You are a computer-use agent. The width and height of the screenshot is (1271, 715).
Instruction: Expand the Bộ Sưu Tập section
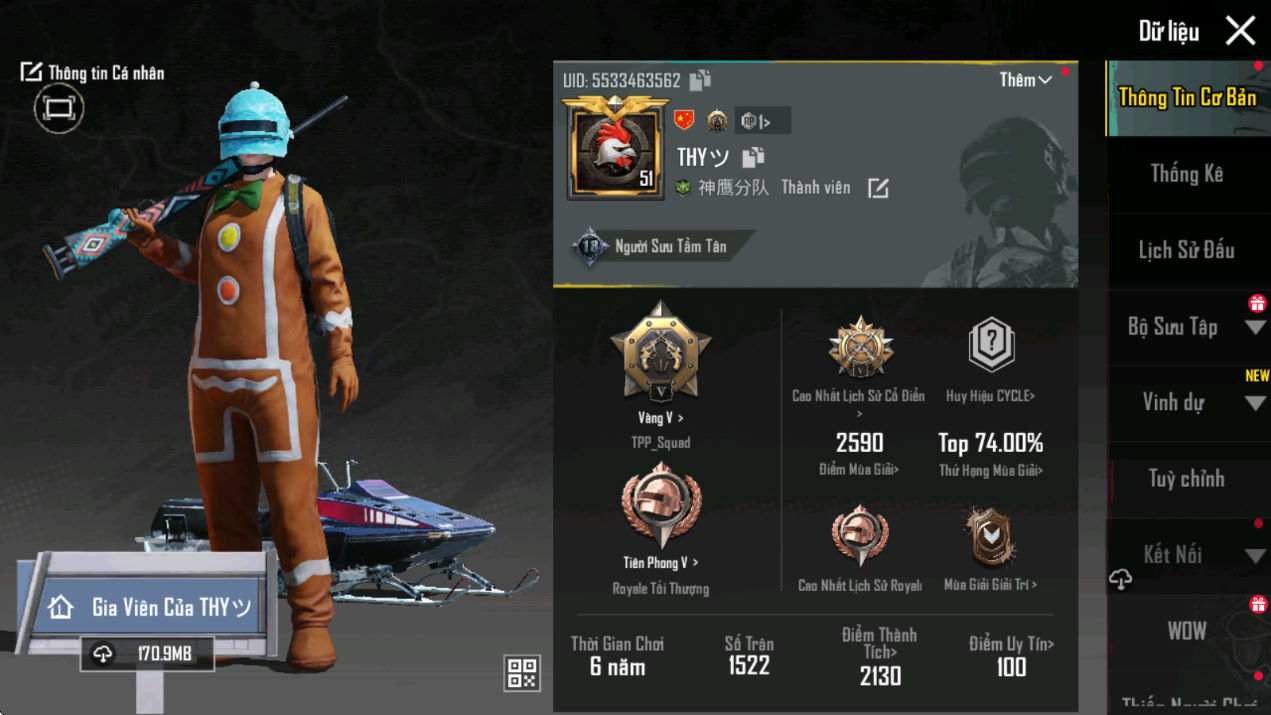1186,327
